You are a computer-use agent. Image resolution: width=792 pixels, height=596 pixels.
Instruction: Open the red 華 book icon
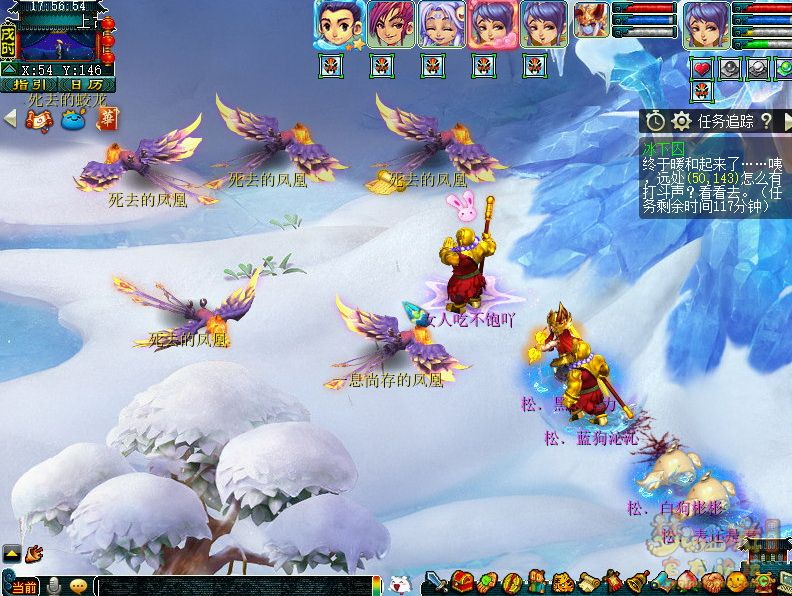(x=106, y=118)
